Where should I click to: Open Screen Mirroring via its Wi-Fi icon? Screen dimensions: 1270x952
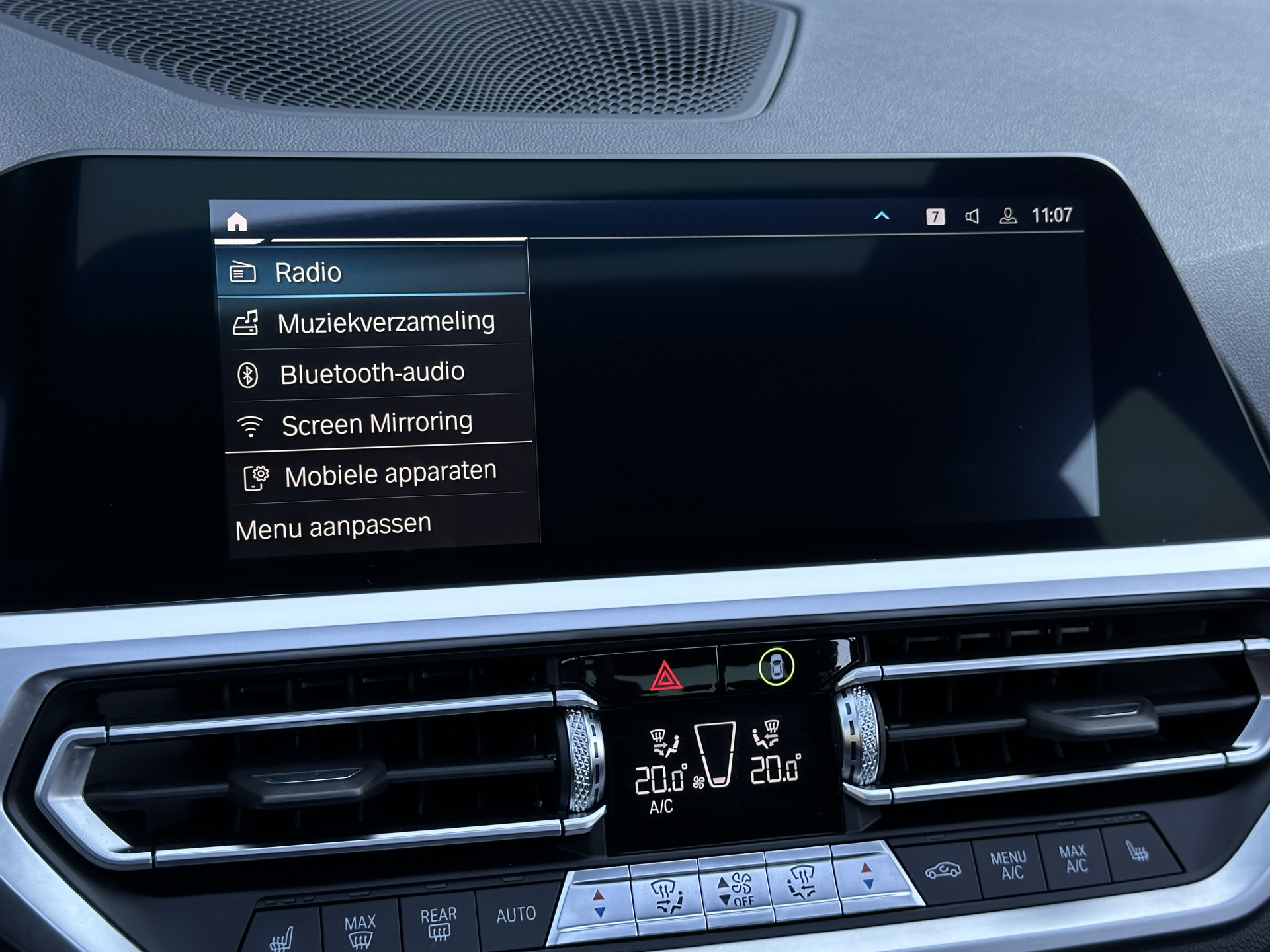tap(250, 421)
